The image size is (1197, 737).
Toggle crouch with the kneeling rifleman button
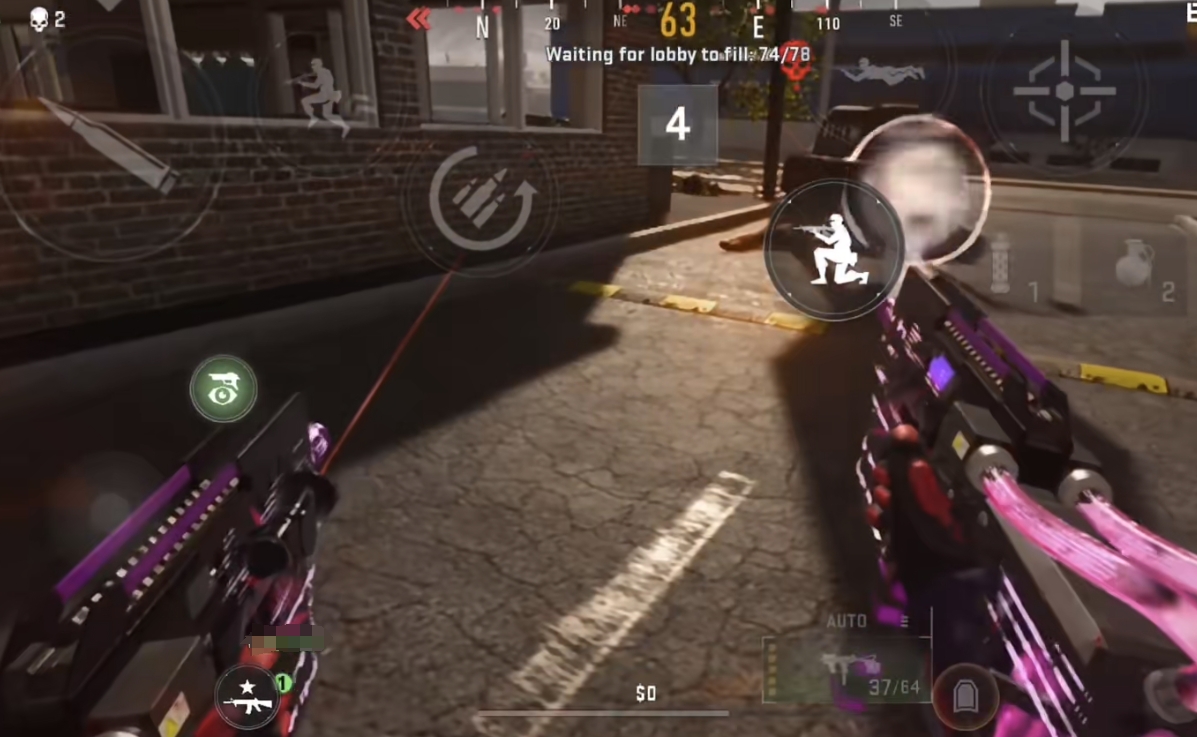pos(834,250)
